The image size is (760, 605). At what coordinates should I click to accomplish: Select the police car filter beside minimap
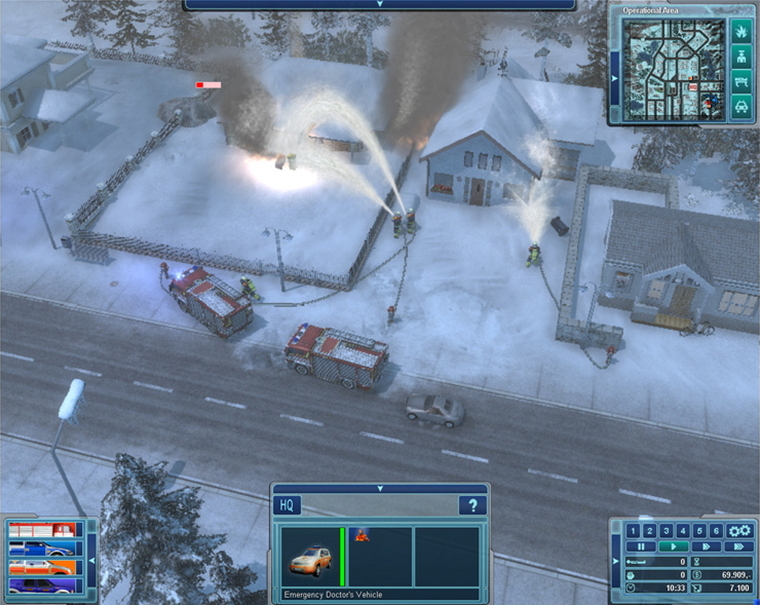pos(741,106)
